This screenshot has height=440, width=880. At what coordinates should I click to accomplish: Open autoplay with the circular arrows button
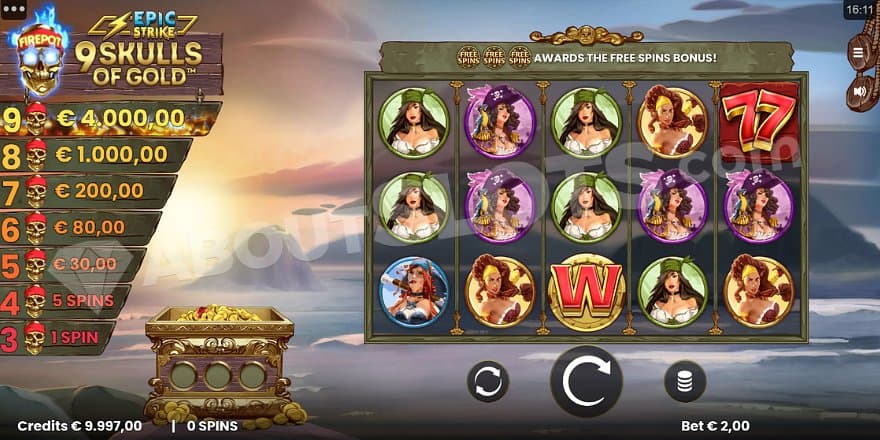click(x=488, y=381)
